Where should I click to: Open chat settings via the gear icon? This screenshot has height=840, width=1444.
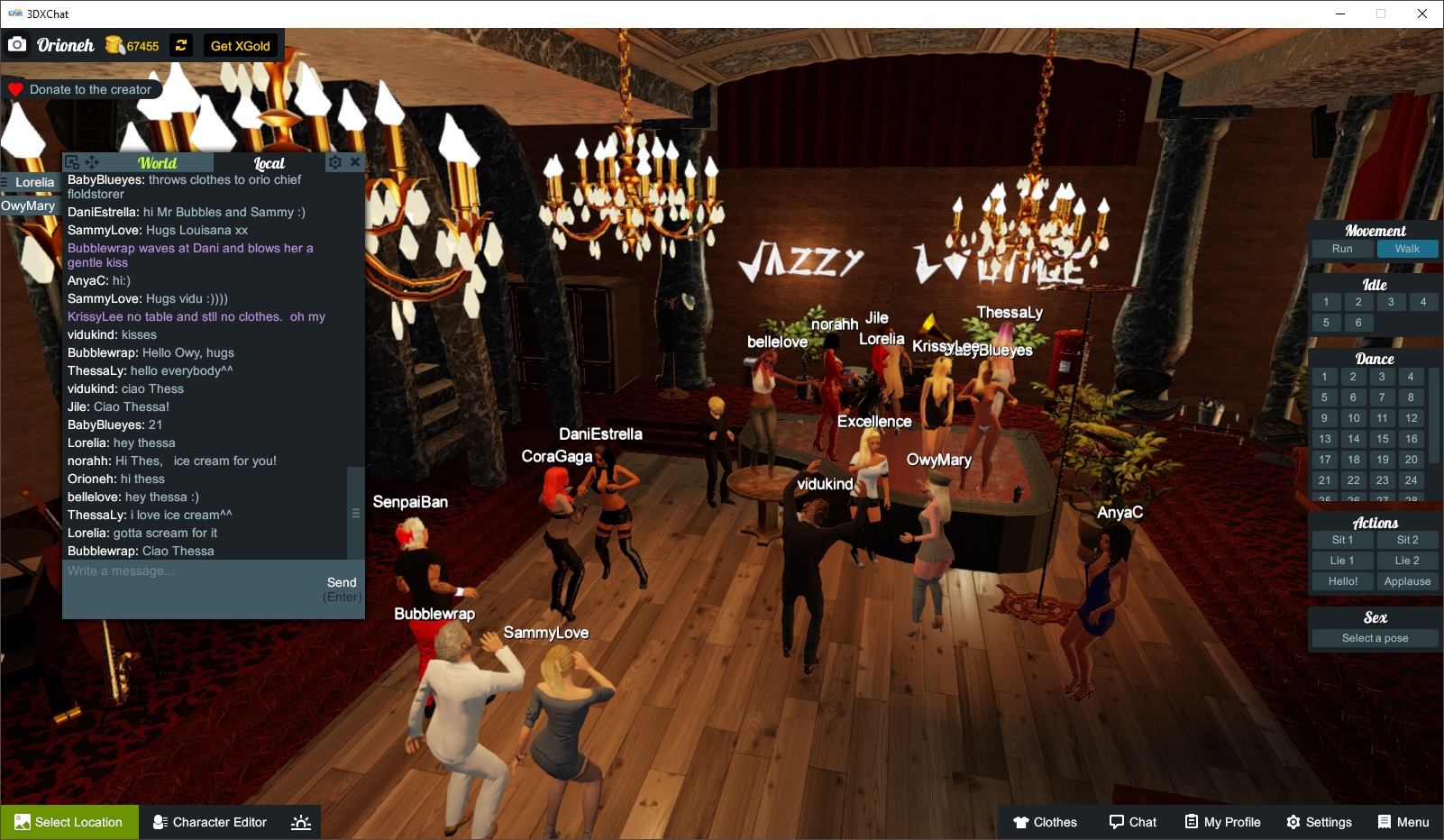pos(334,161)
